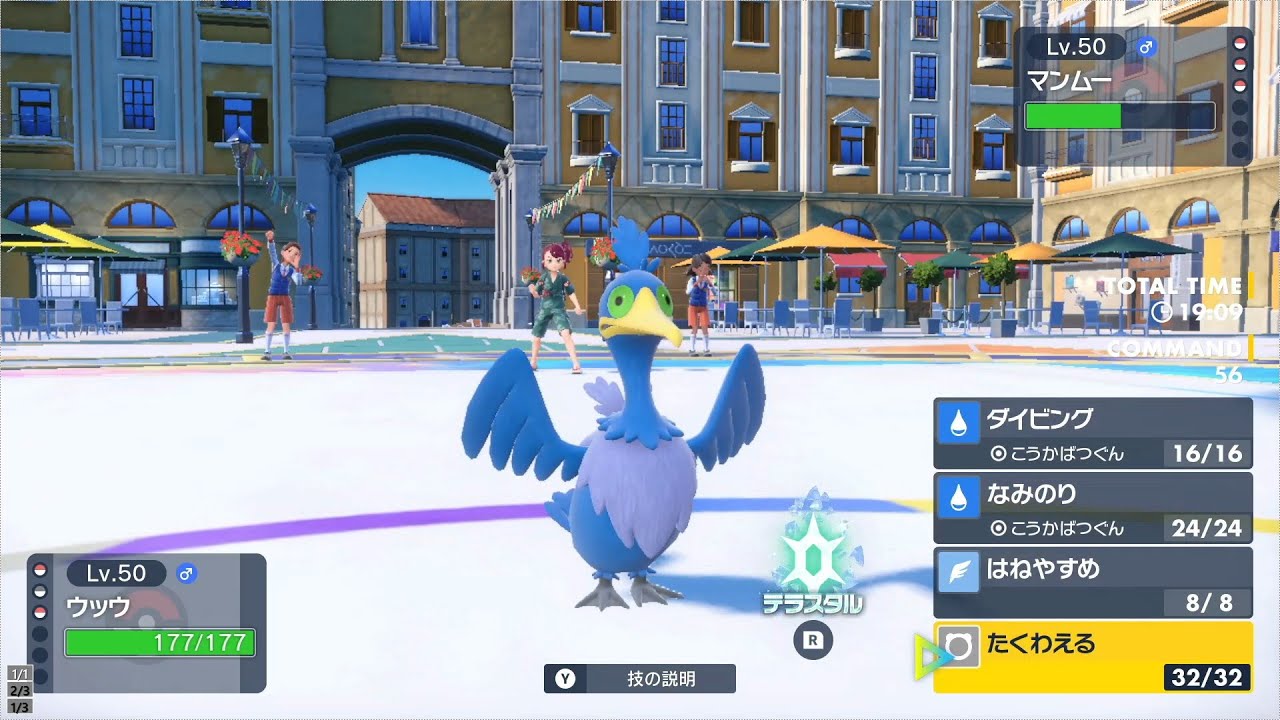
Task: Click the green selection arrow beside たくわえる
Action: point(925,655)
